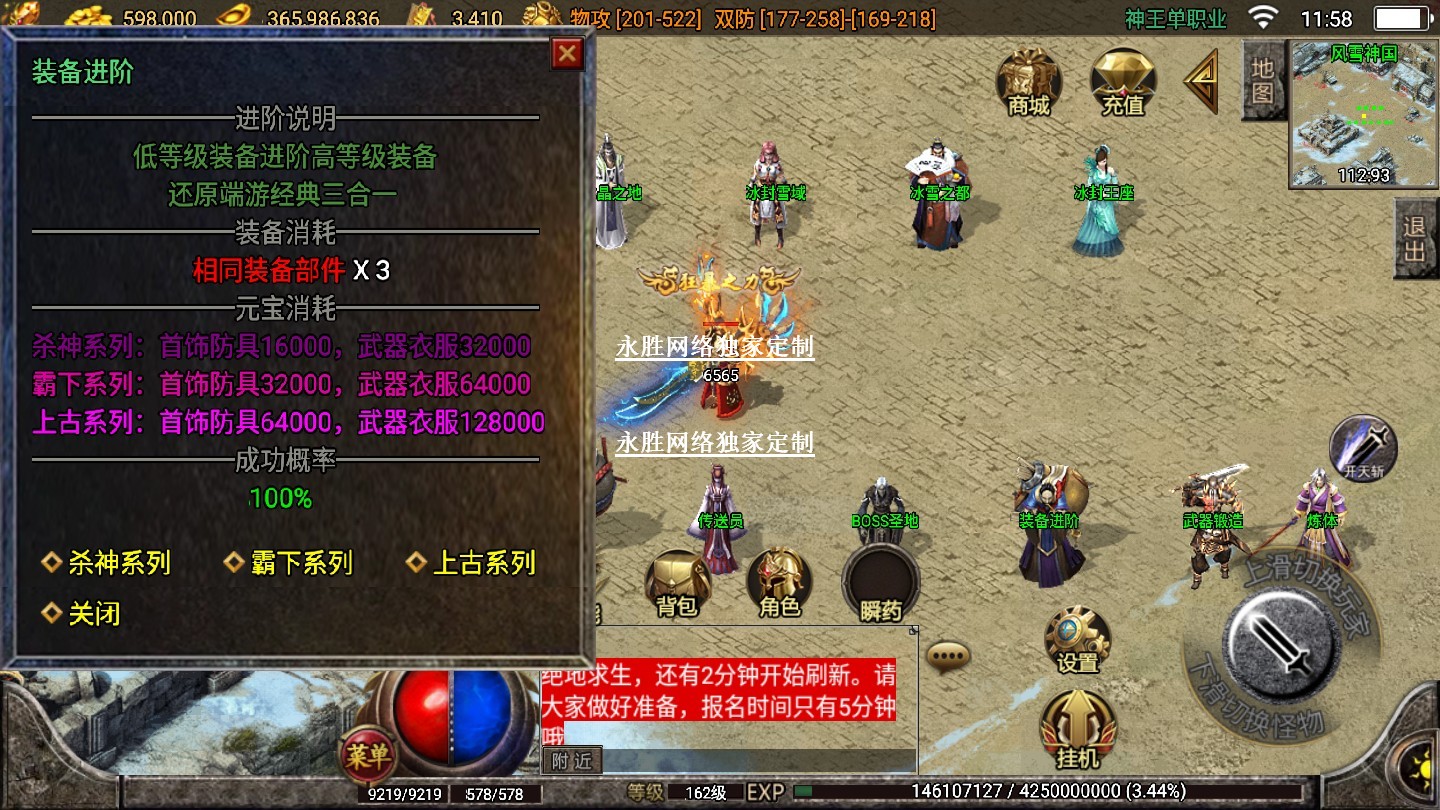Open the 角色 character sheet
Image resolution: width=1440 pixels, height=810 pixels.
(779, 583)
